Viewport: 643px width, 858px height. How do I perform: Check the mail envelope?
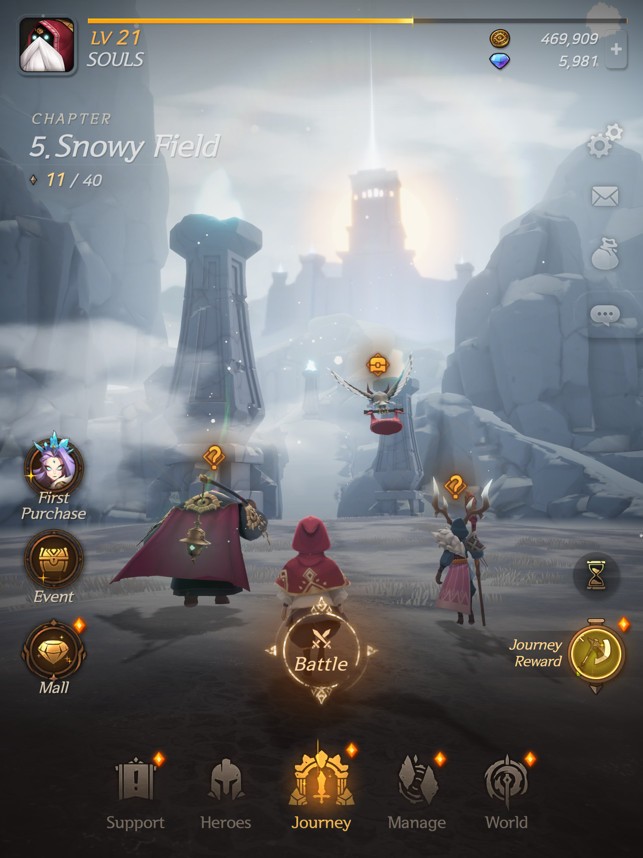point(605,197)
